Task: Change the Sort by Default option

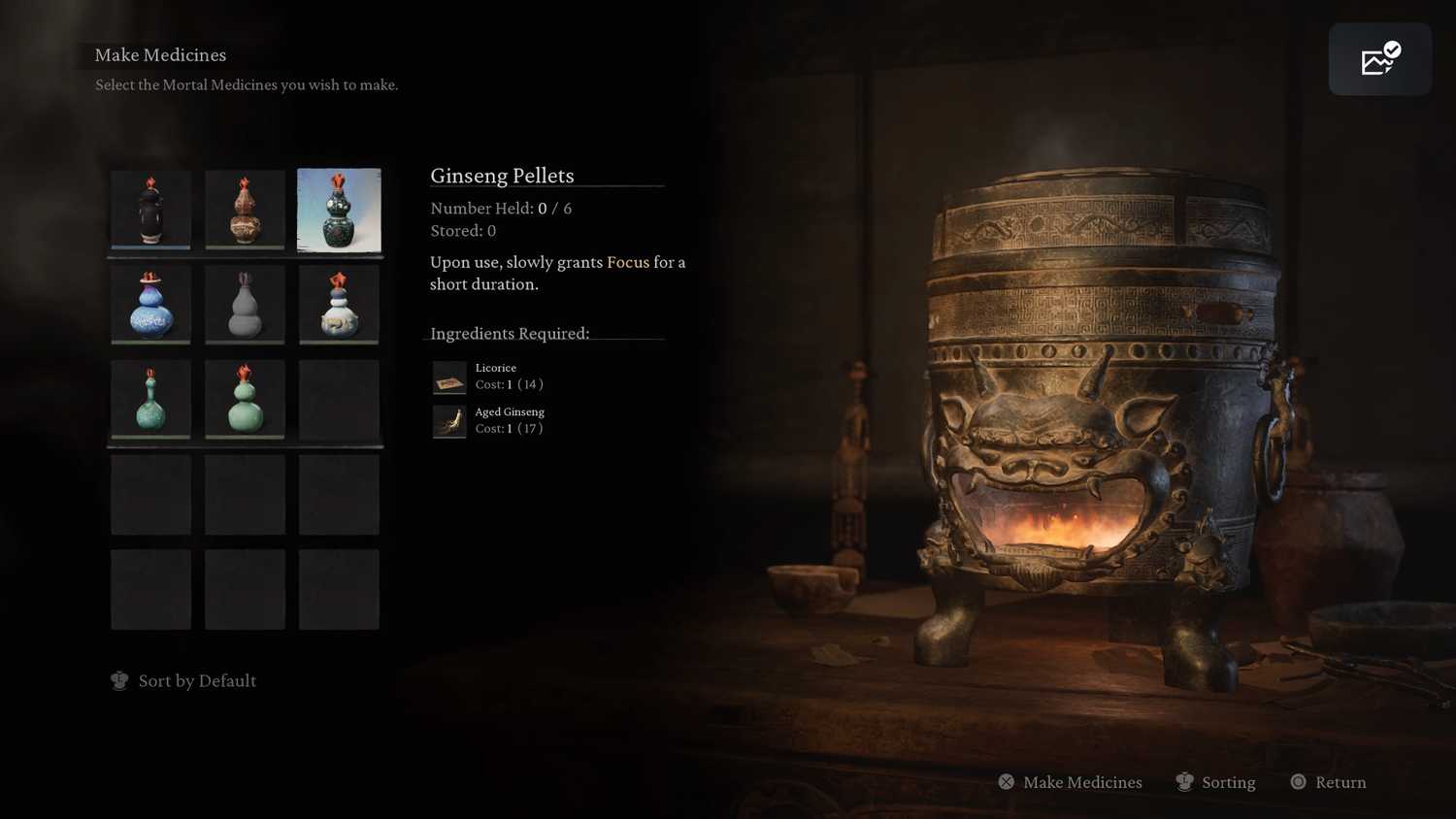Action: (184, 681)
